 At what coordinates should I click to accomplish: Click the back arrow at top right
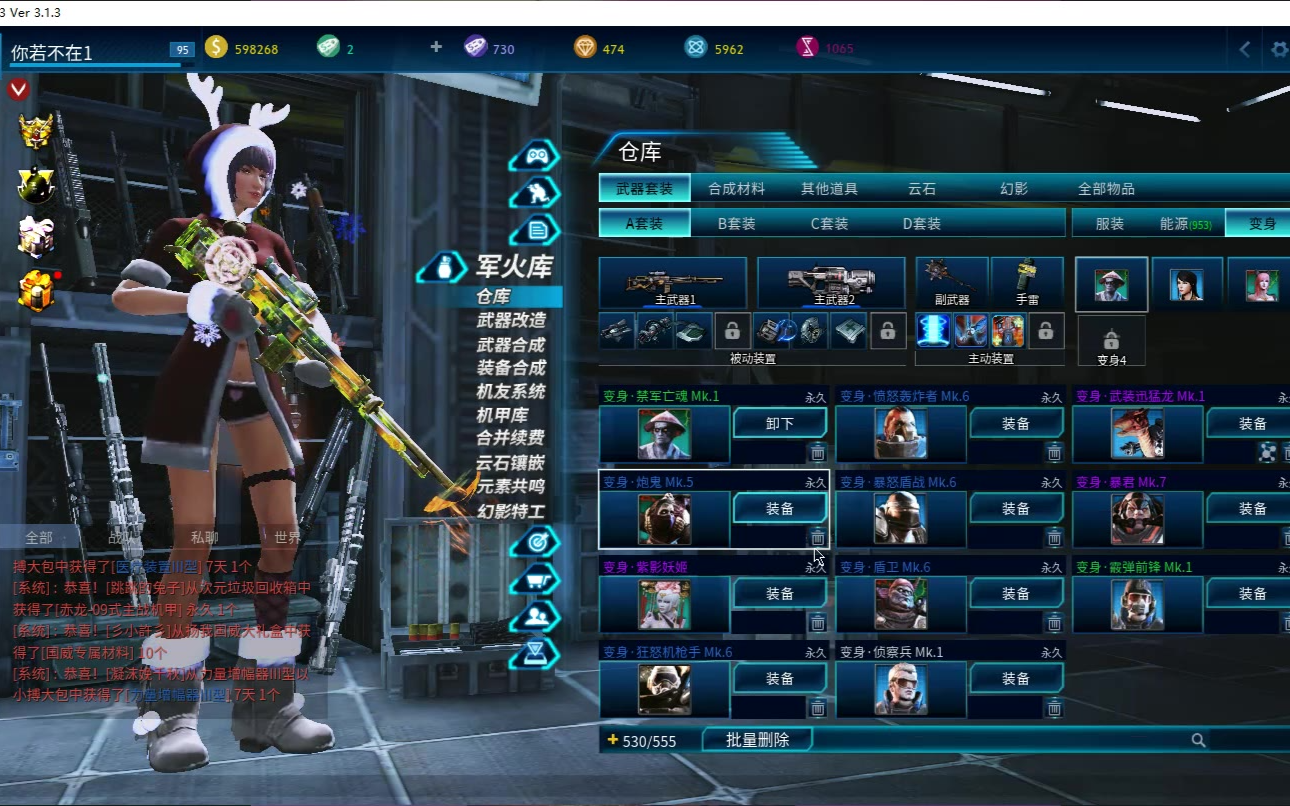click(1245, 49)
